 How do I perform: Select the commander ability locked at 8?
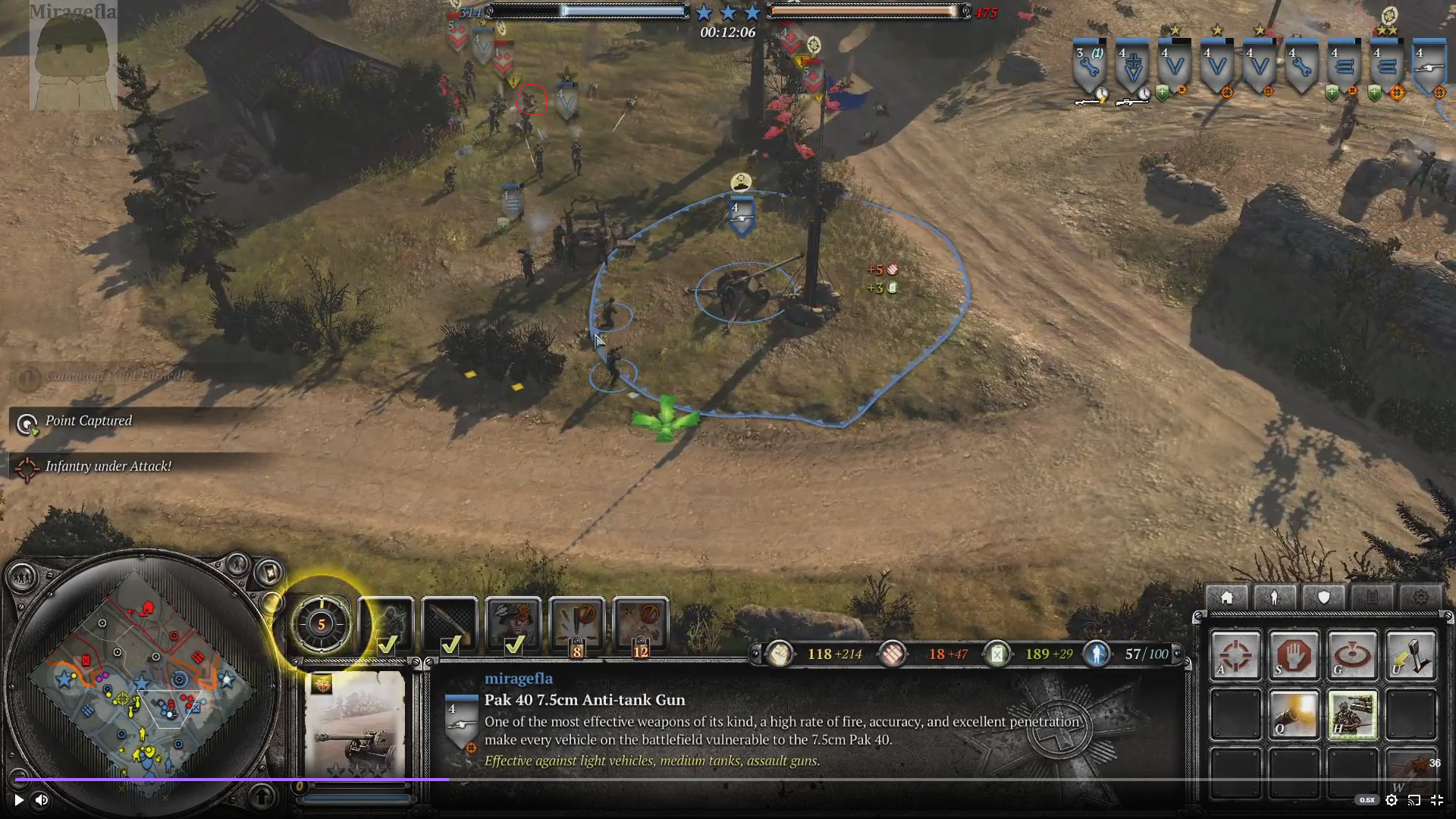point(577,626)
